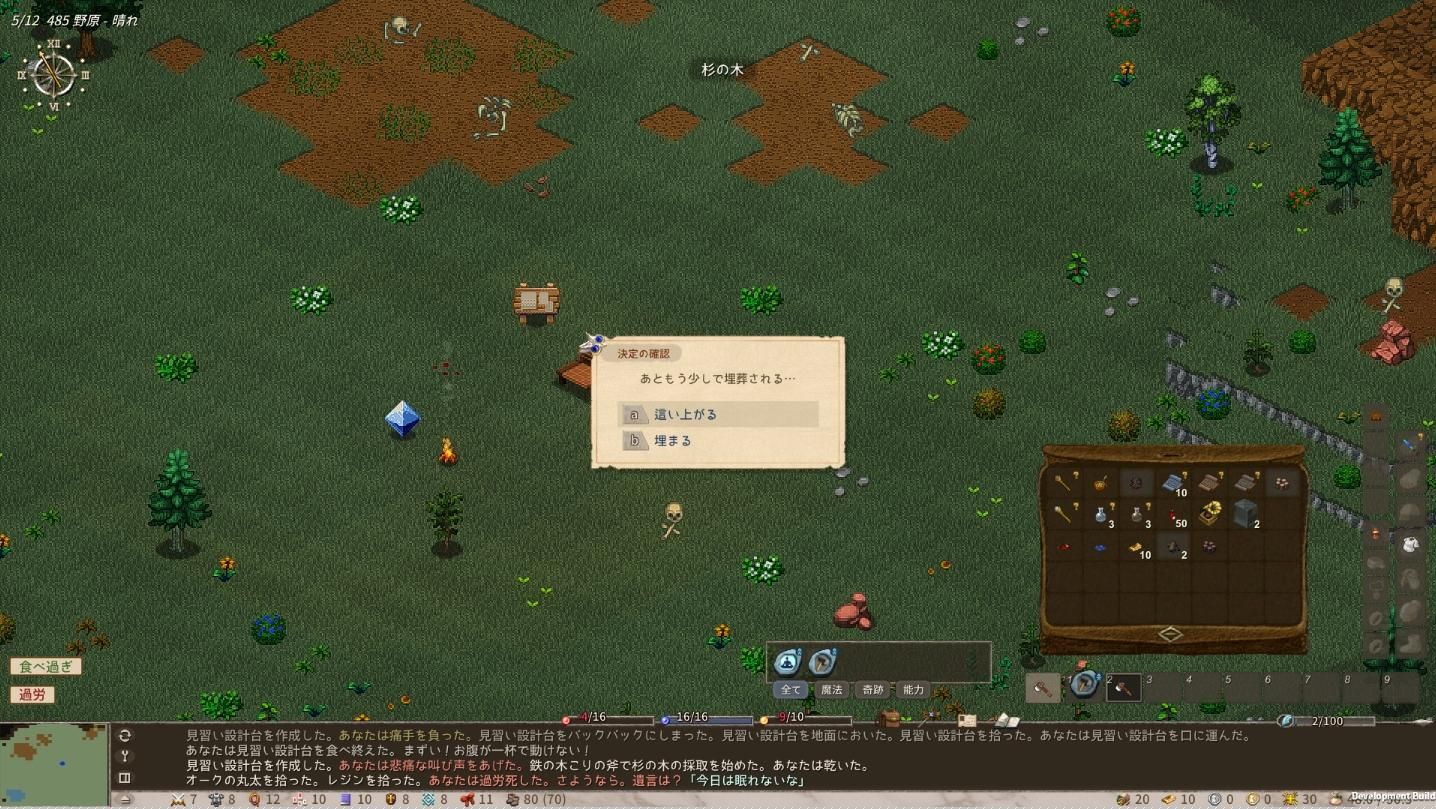Toggle the 全て filter in the ability window

click(790, 689)
